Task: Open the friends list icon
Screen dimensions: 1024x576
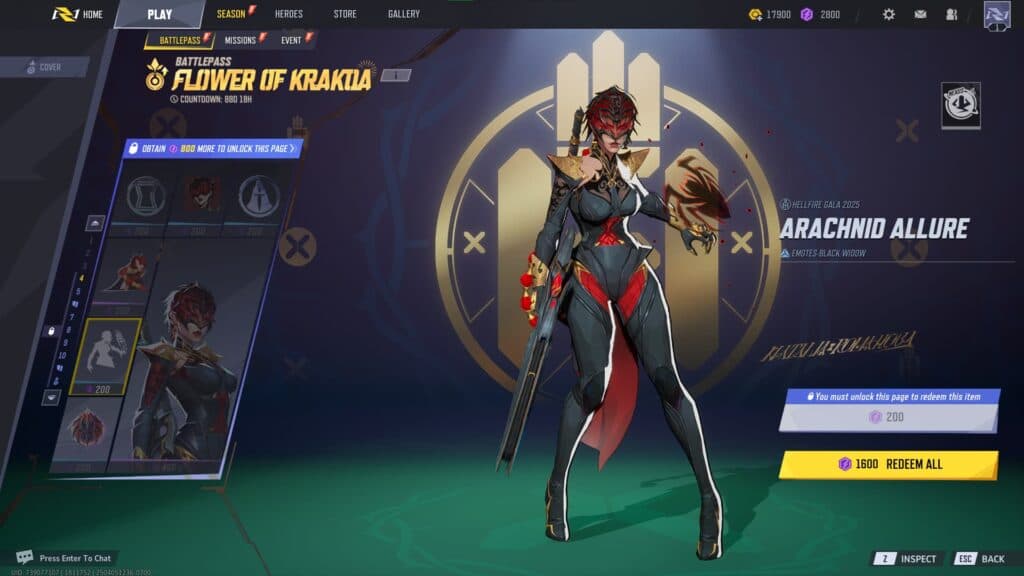Action: (x=951, y=15)
